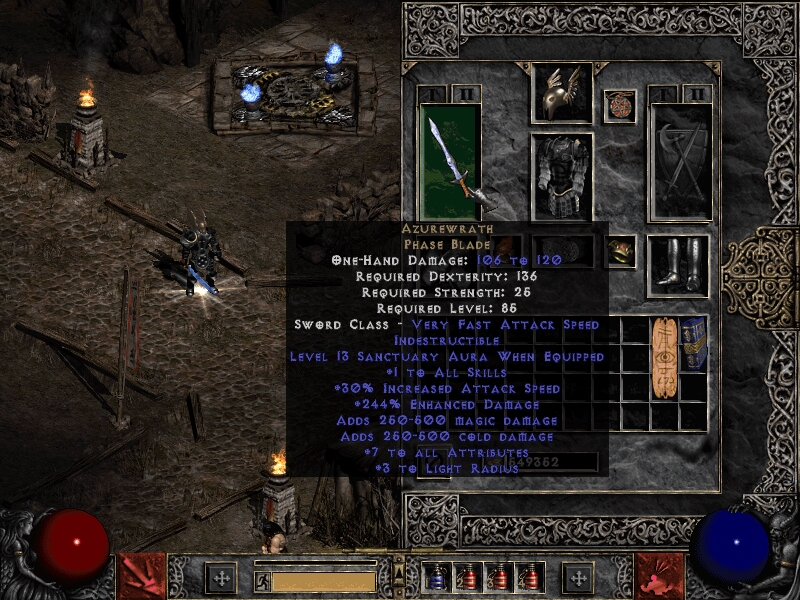Select the blue tome in the inventory
800x600 pixels.
coord(693,341)
